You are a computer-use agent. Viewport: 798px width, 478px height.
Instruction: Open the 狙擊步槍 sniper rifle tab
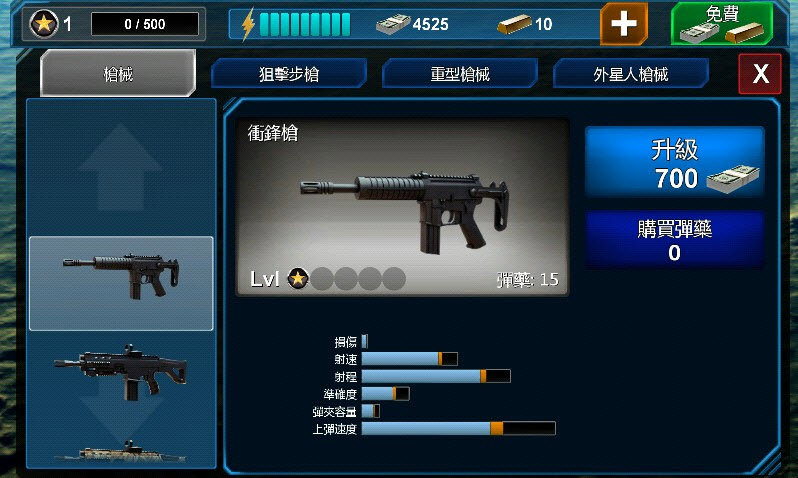(289, 74)
